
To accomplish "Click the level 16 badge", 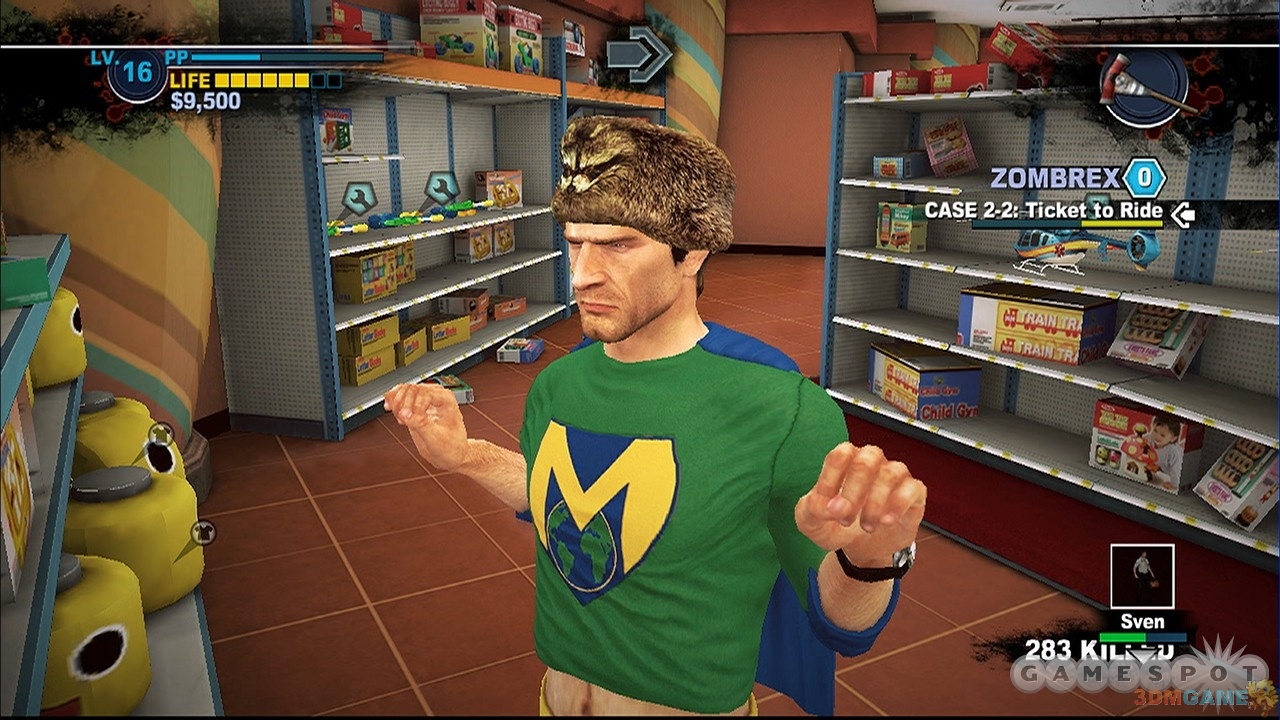I will 137,75.
